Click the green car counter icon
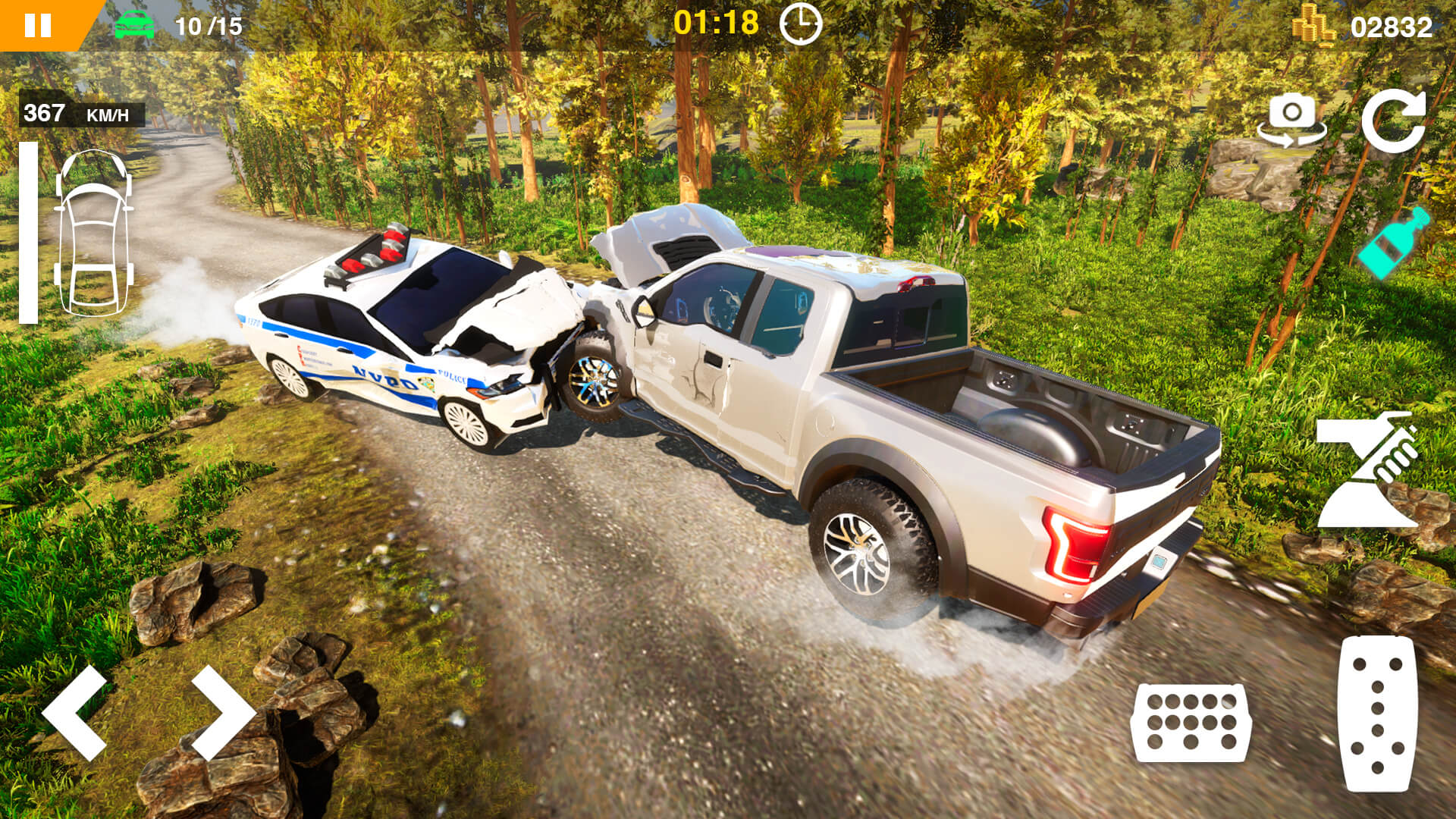1456x819 pixels. [x=135, y=24]
